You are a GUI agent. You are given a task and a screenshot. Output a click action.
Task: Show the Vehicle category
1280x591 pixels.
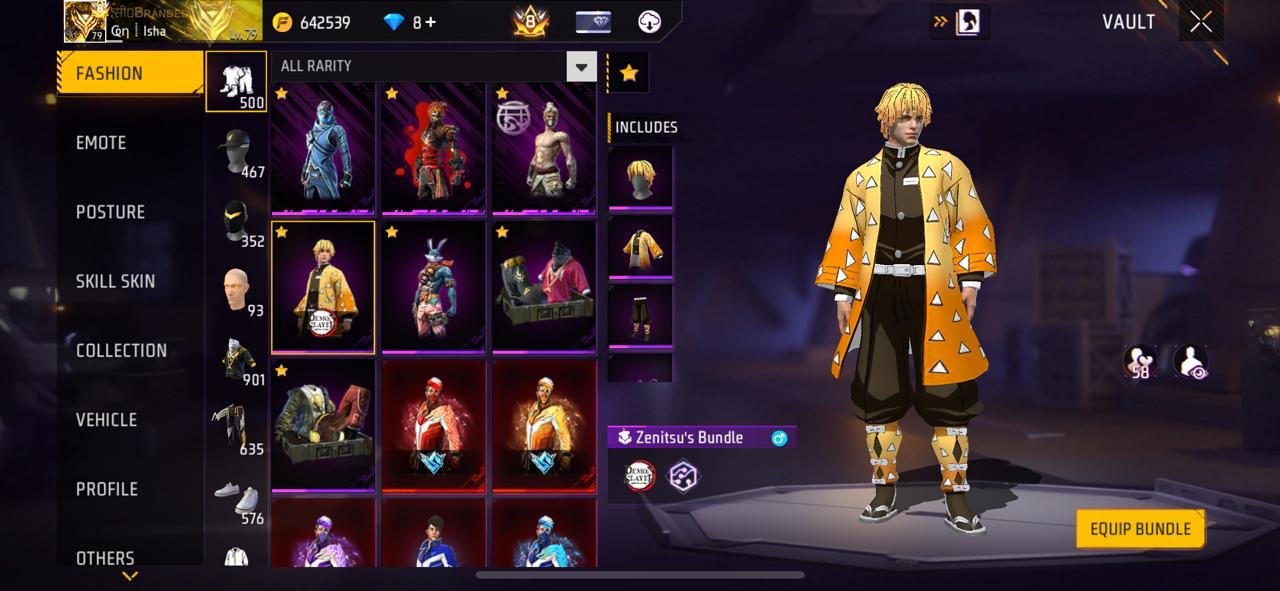(107, 420)
